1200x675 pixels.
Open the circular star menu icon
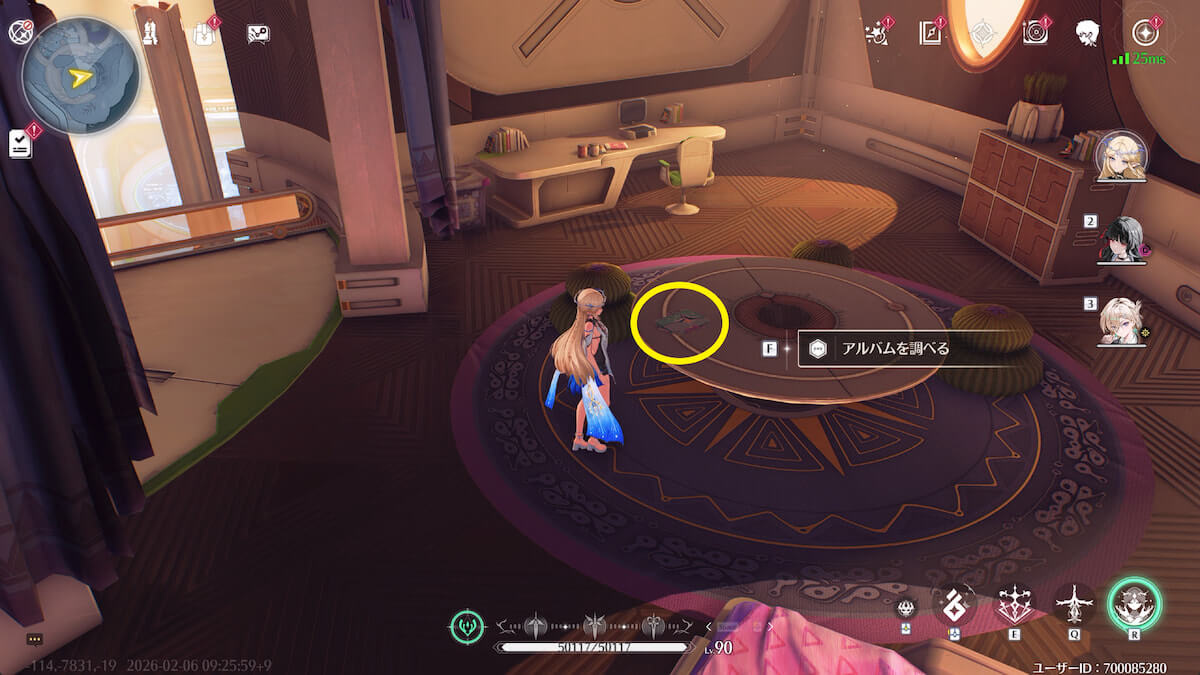pyautogui.click(x=1147, y=32)
